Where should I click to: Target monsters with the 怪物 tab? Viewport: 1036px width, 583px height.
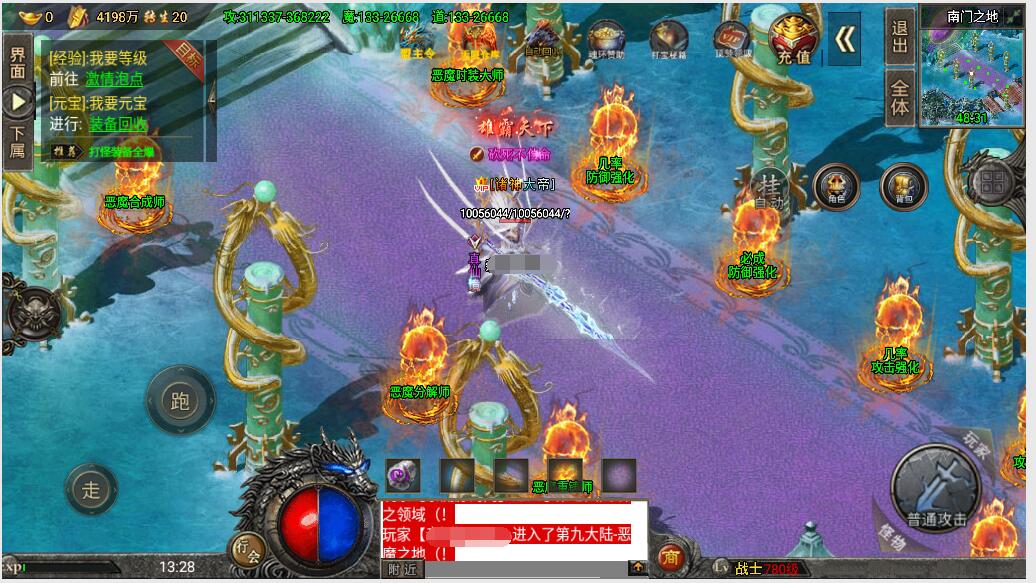[x=894, y=540]
